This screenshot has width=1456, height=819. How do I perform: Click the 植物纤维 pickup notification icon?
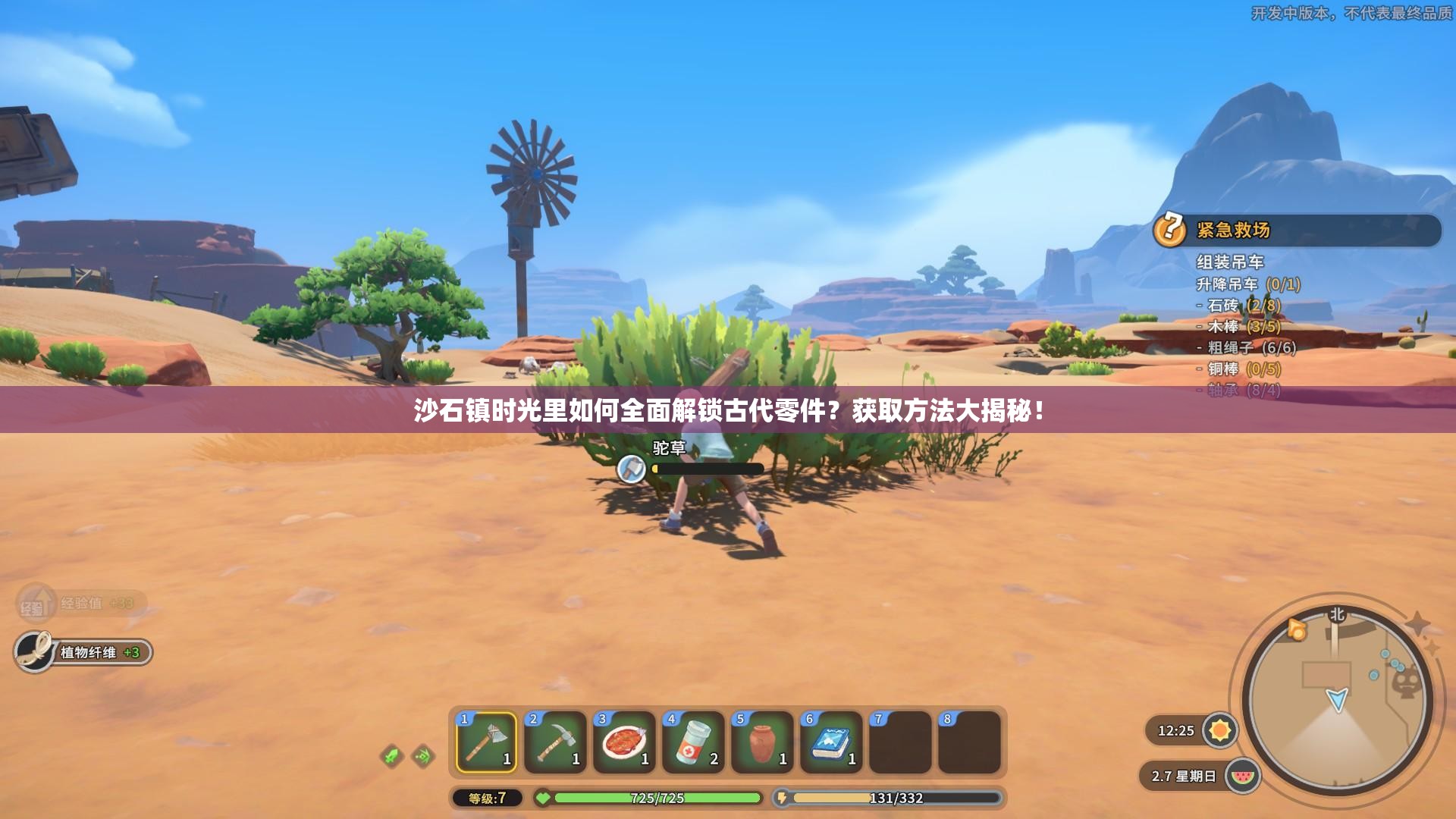click(32, 650)
